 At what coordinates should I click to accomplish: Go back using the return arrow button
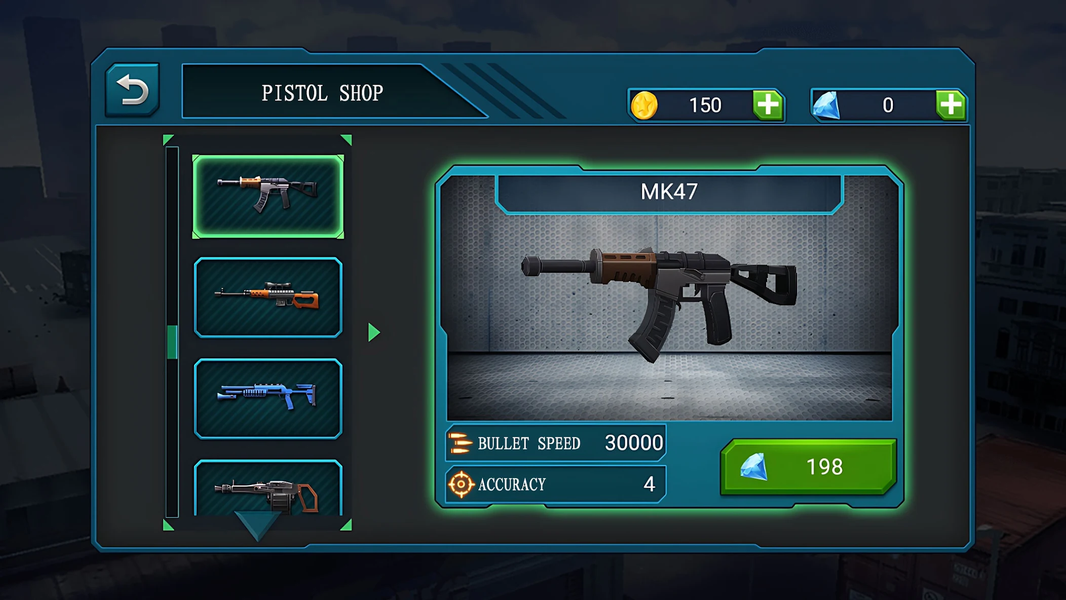132,91
